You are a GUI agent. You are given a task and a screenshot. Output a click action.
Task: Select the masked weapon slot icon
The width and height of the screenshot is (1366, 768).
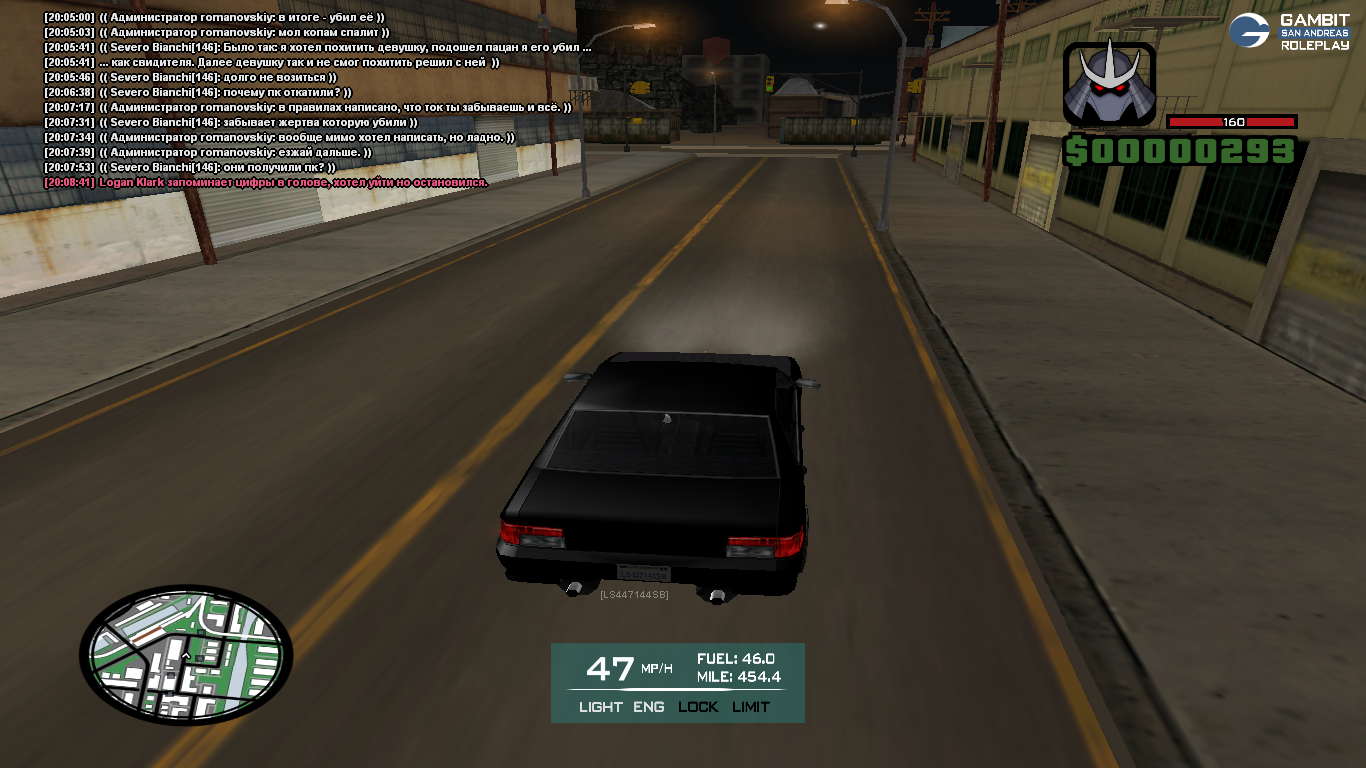(1109, 85)
